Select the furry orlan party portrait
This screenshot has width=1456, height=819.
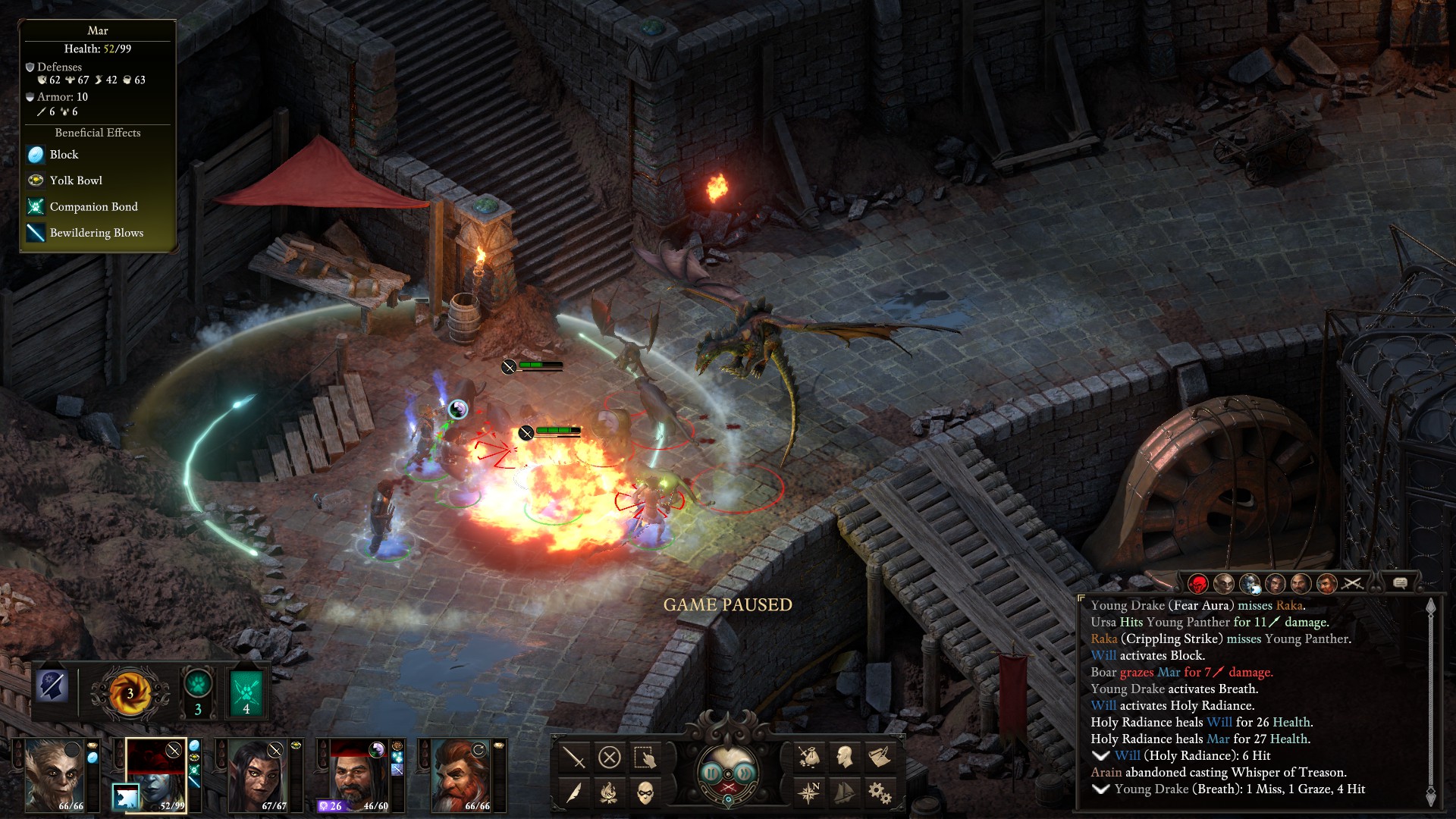pyautogui.click(x=53, y=773)
